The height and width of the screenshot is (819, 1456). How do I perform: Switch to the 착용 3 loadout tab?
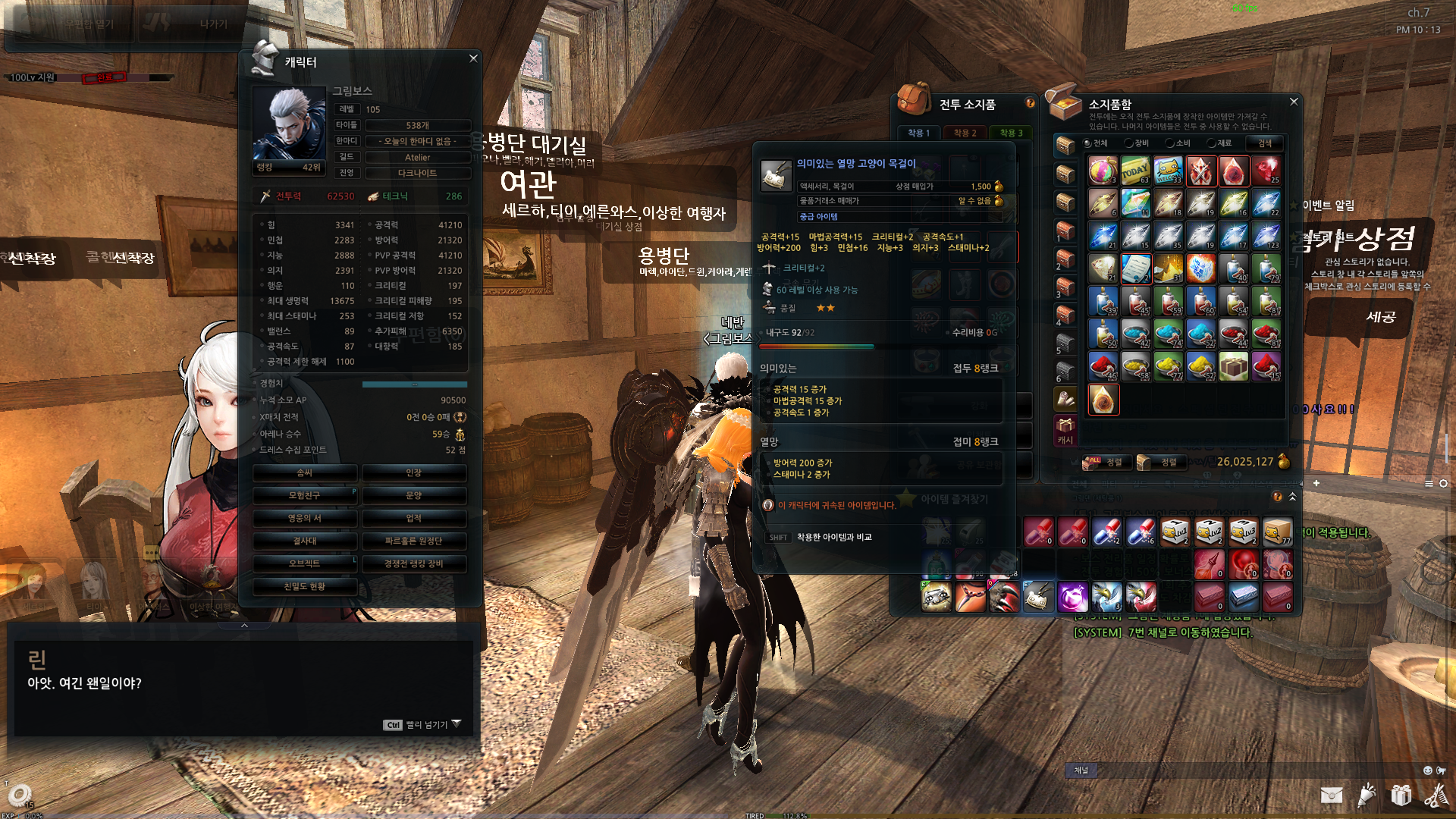pos(1010,133)
